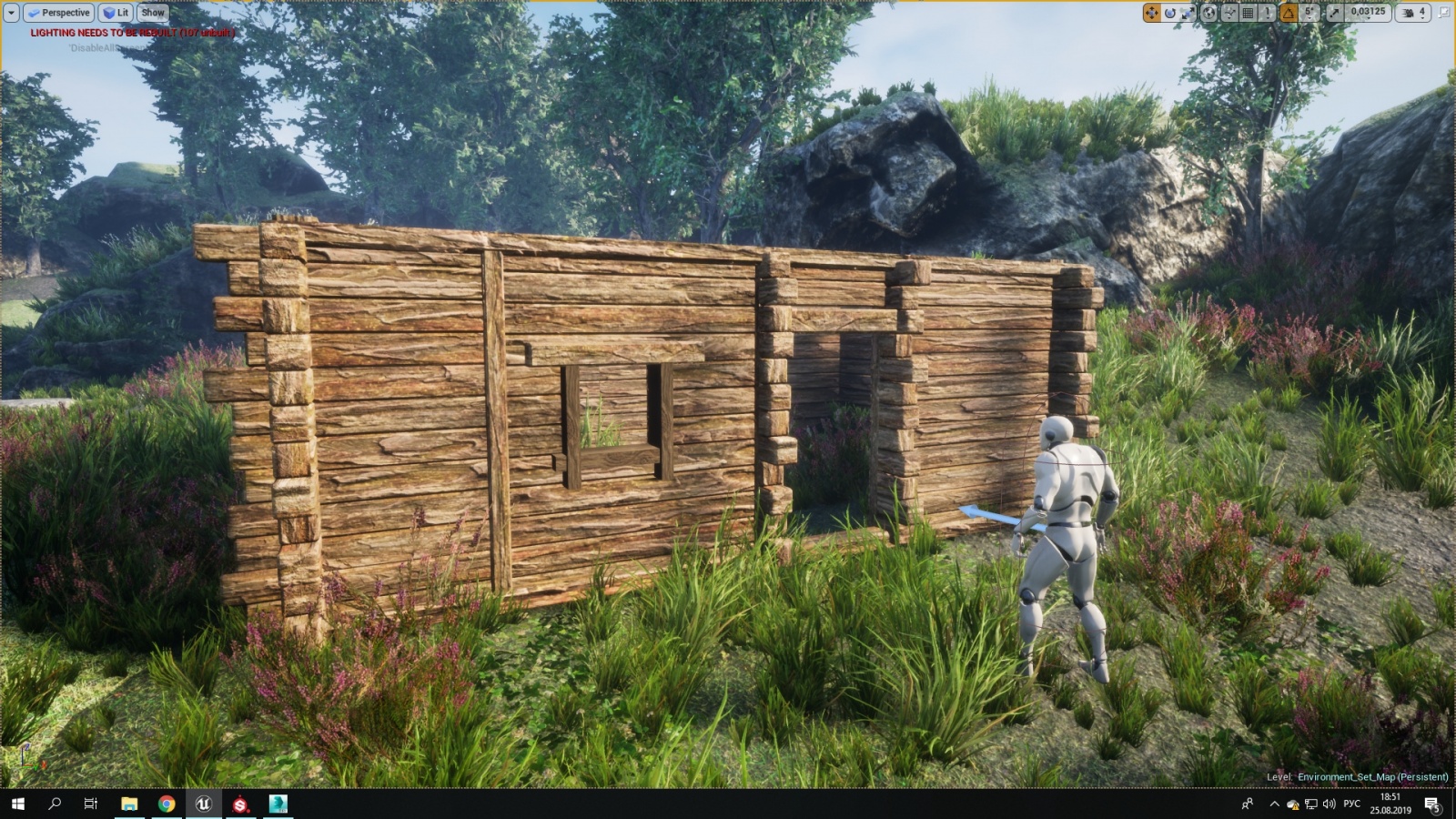The height and width of the screenshot is (819, 1456).
Task: Open Google Chrome from the taskbar
Action: click(167, 804)
